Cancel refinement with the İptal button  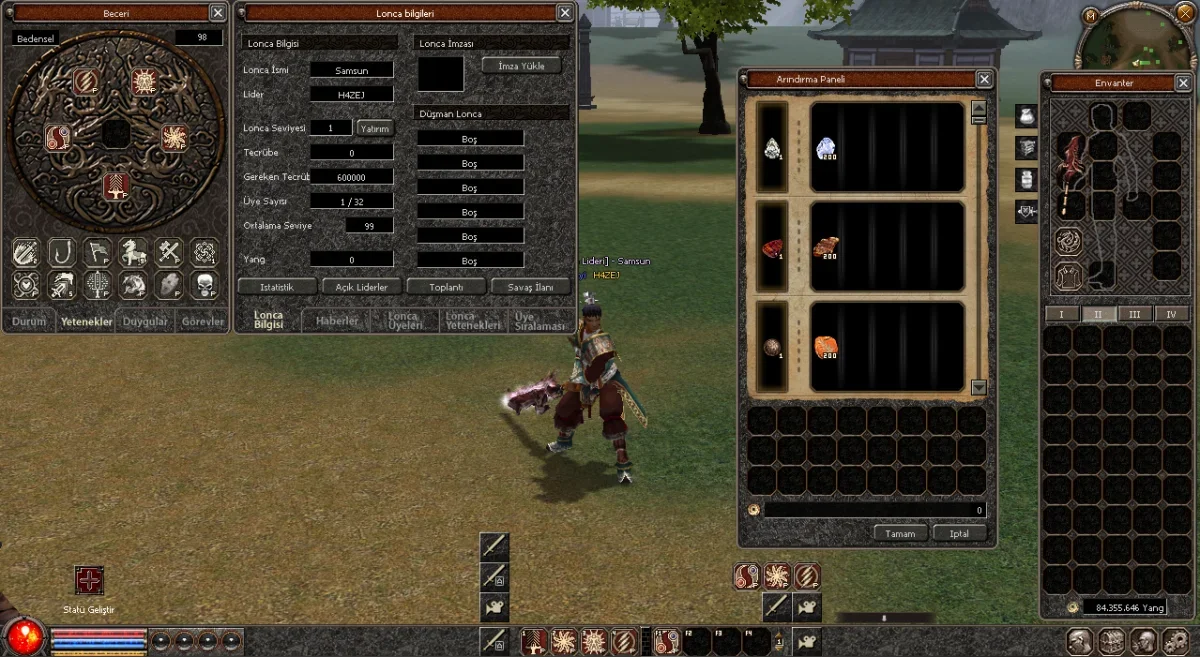click(959, 533)
